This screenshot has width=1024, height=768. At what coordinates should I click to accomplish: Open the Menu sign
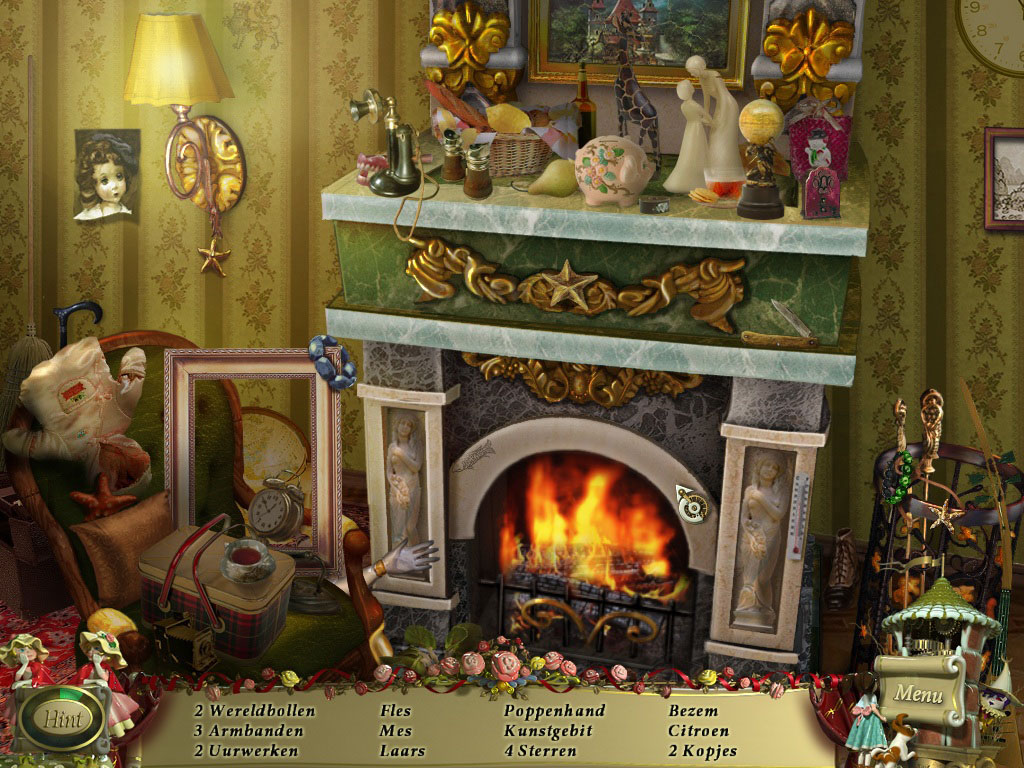click(918, 692)
